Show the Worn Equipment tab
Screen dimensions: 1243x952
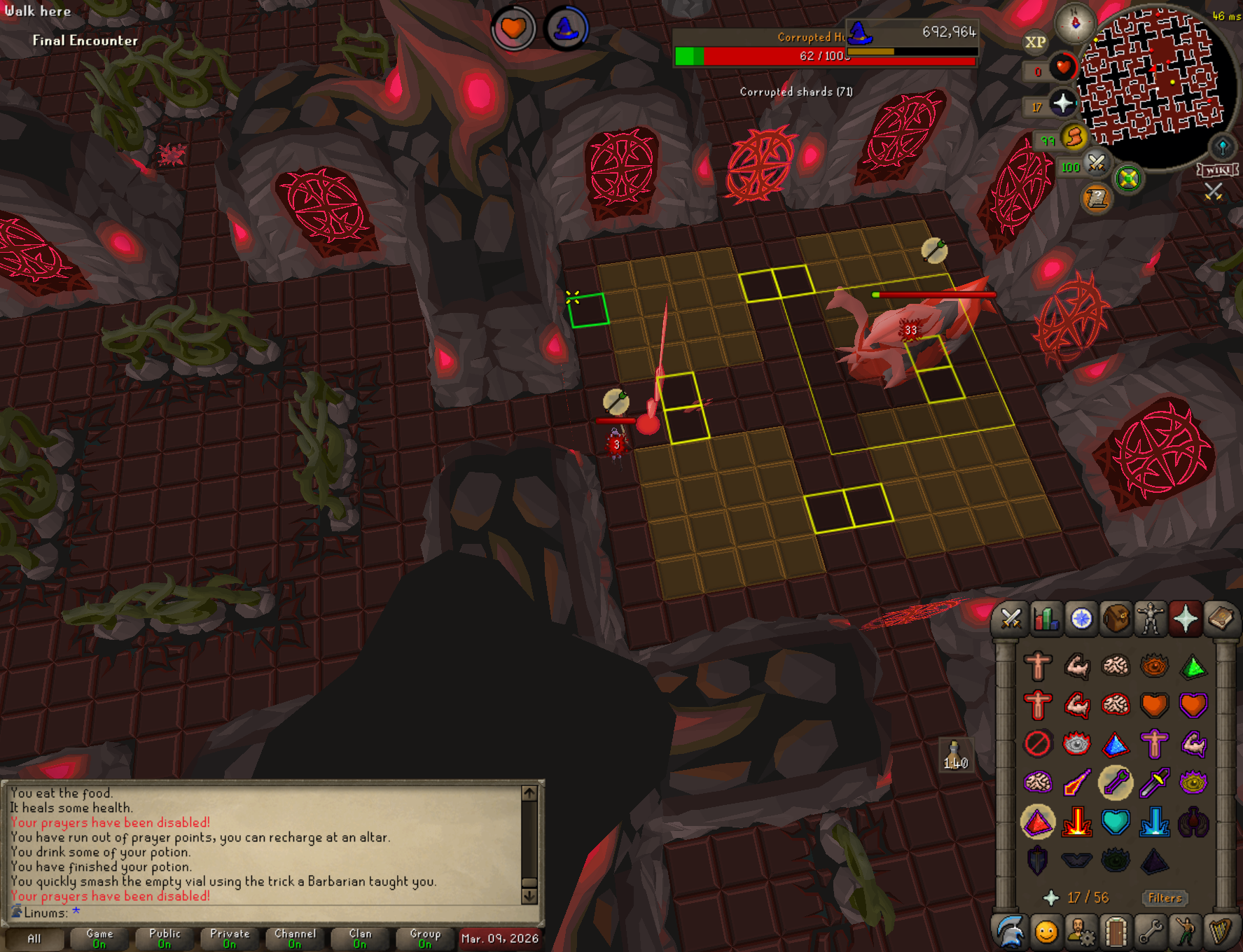(x=1151, y=619)
